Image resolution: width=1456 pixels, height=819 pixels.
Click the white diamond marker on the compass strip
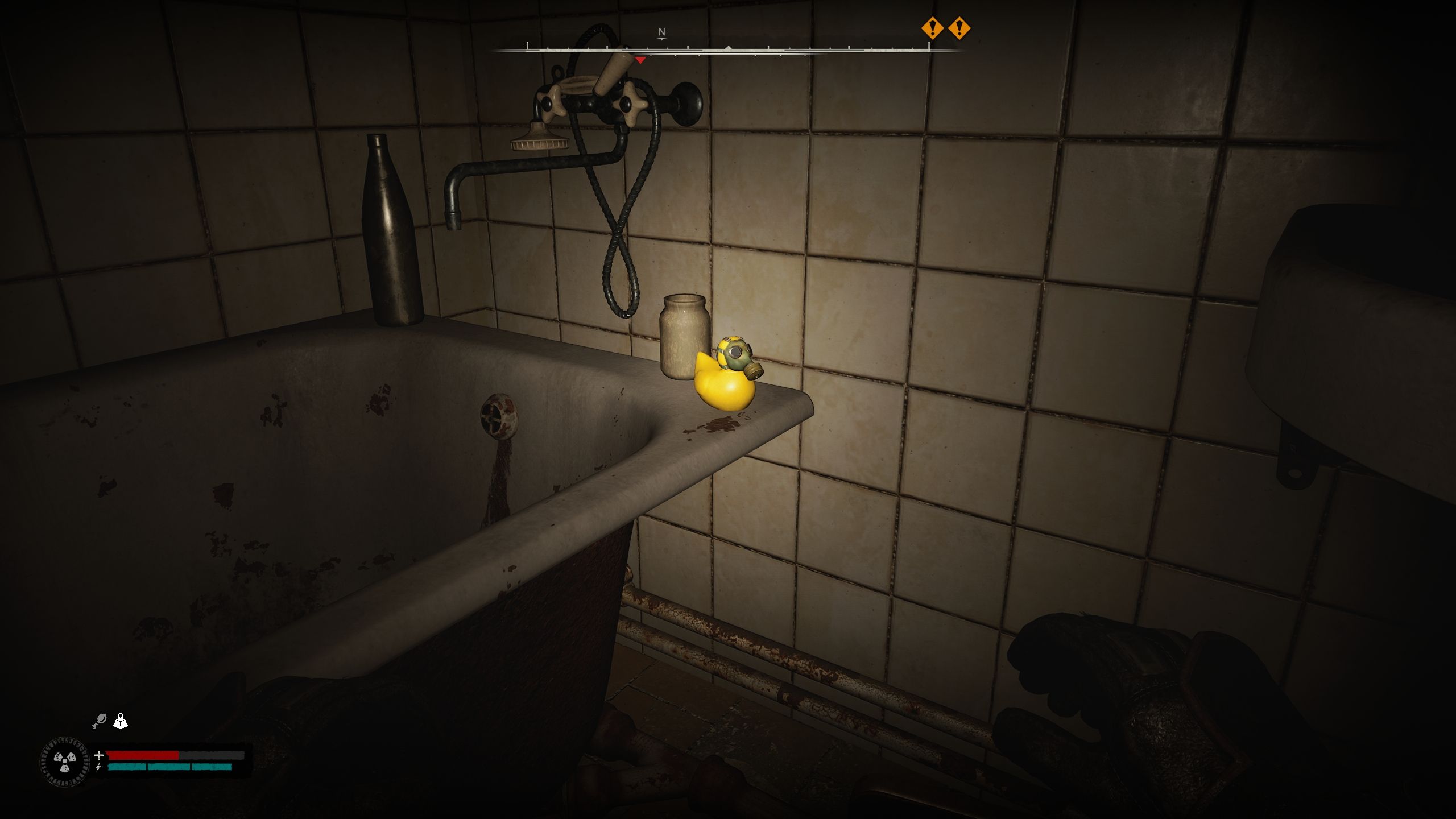pyautogui.click(x=728, y=48)
